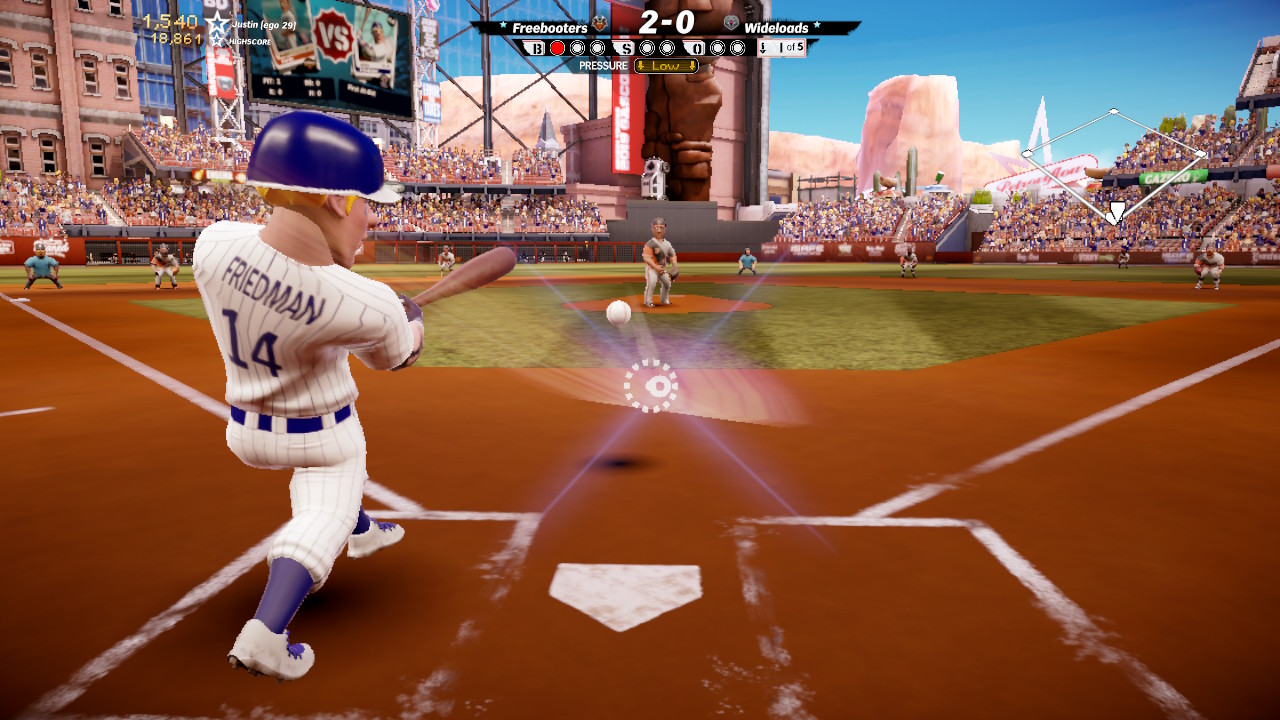Click the O outs indicator icon
This screenshot has height=720, width=1280.
pyautogui.click(x=697, y=47)
